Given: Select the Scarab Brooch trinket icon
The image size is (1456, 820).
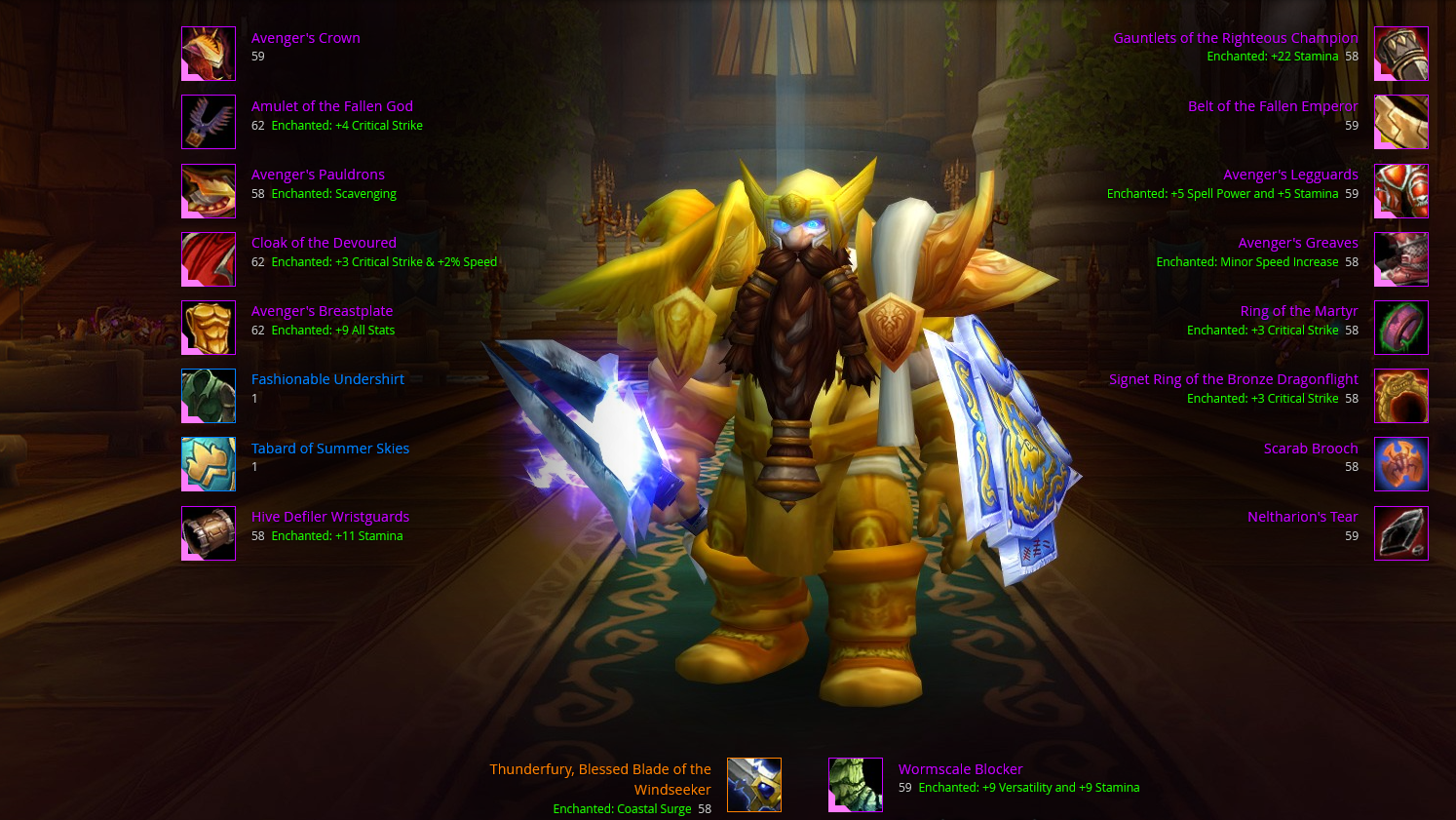Looking at the screenshot, I should [1400, 464].
